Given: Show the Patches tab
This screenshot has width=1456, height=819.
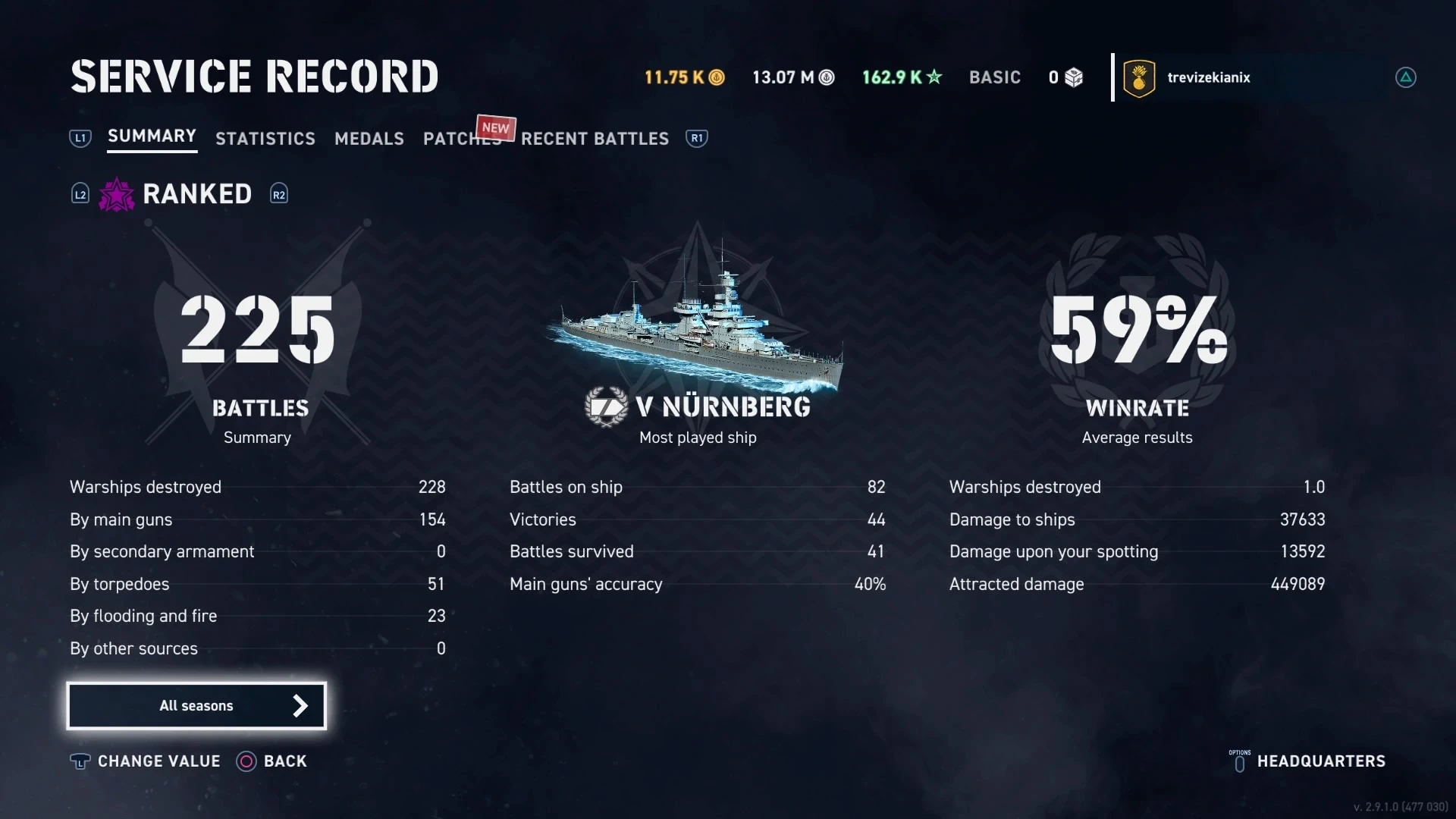Looking at the screenshot, I should [x=461, y=139].
